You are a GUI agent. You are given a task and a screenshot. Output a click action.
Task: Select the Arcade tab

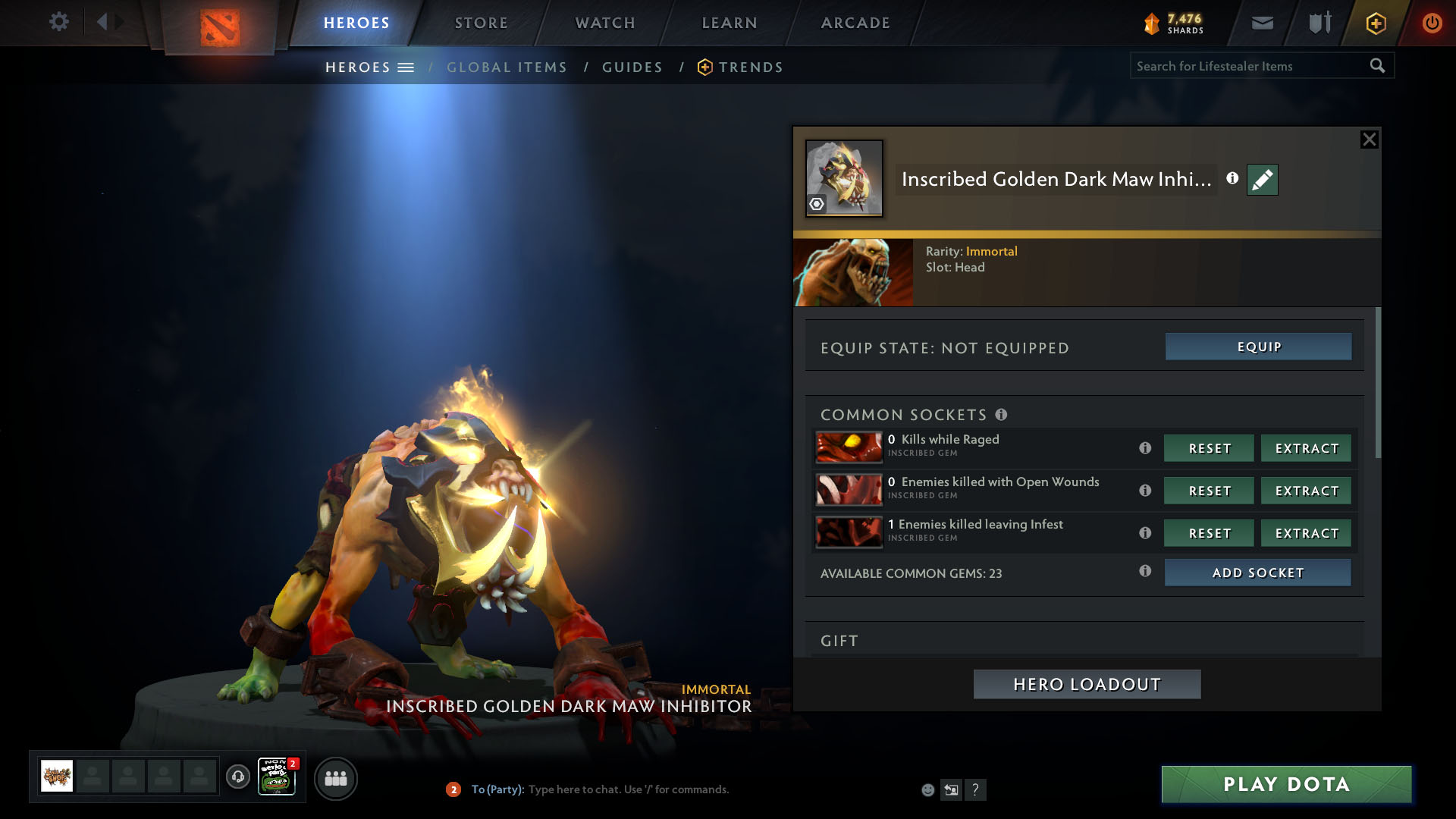tap(855, 23)
